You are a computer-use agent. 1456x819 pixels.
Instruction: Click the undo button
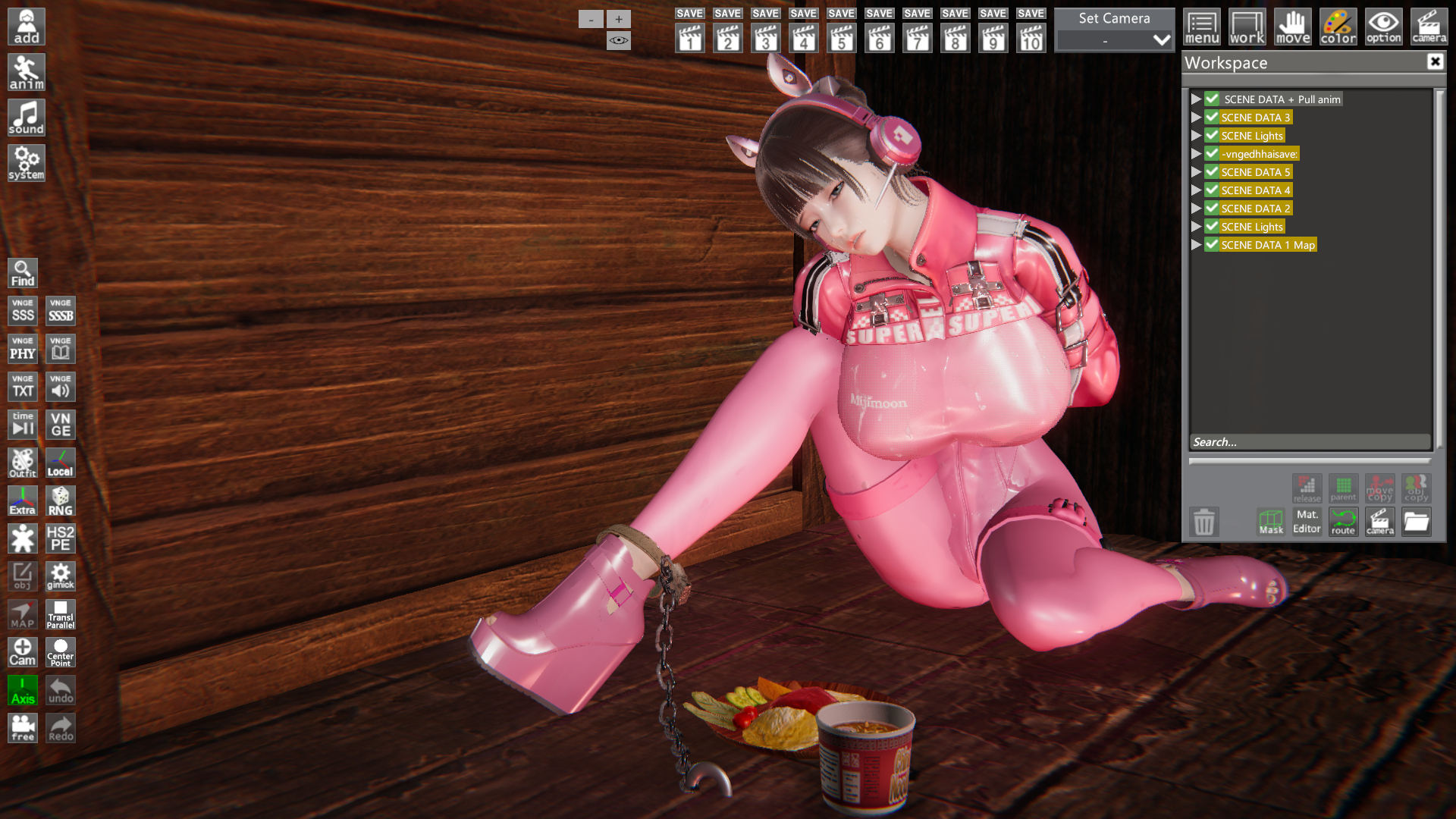point(61,690)
